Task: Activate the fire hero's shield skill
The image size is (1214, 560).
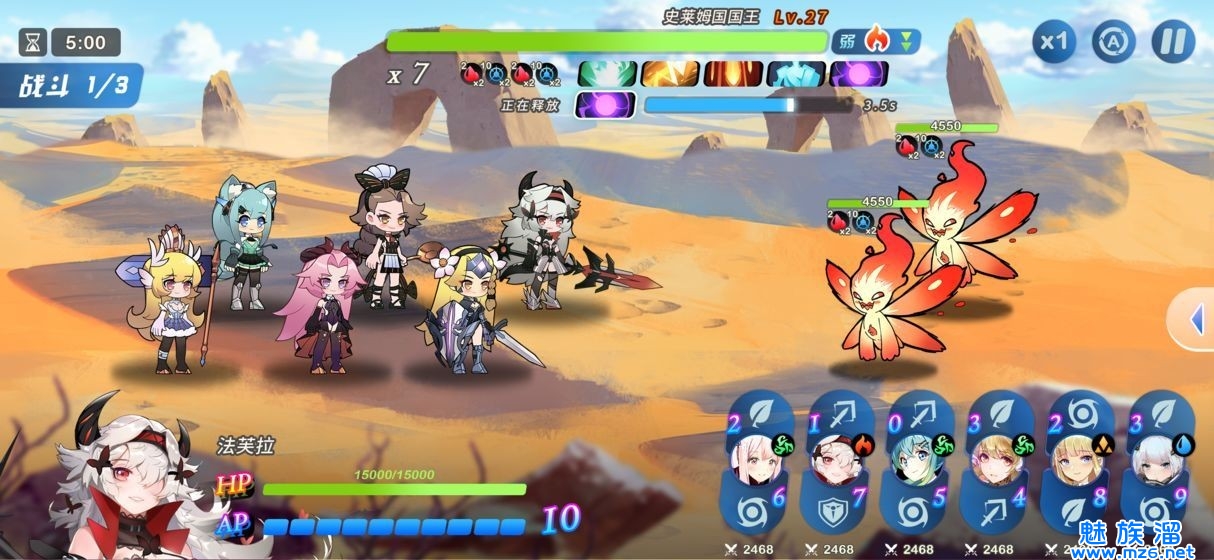Action: [829, 511]
